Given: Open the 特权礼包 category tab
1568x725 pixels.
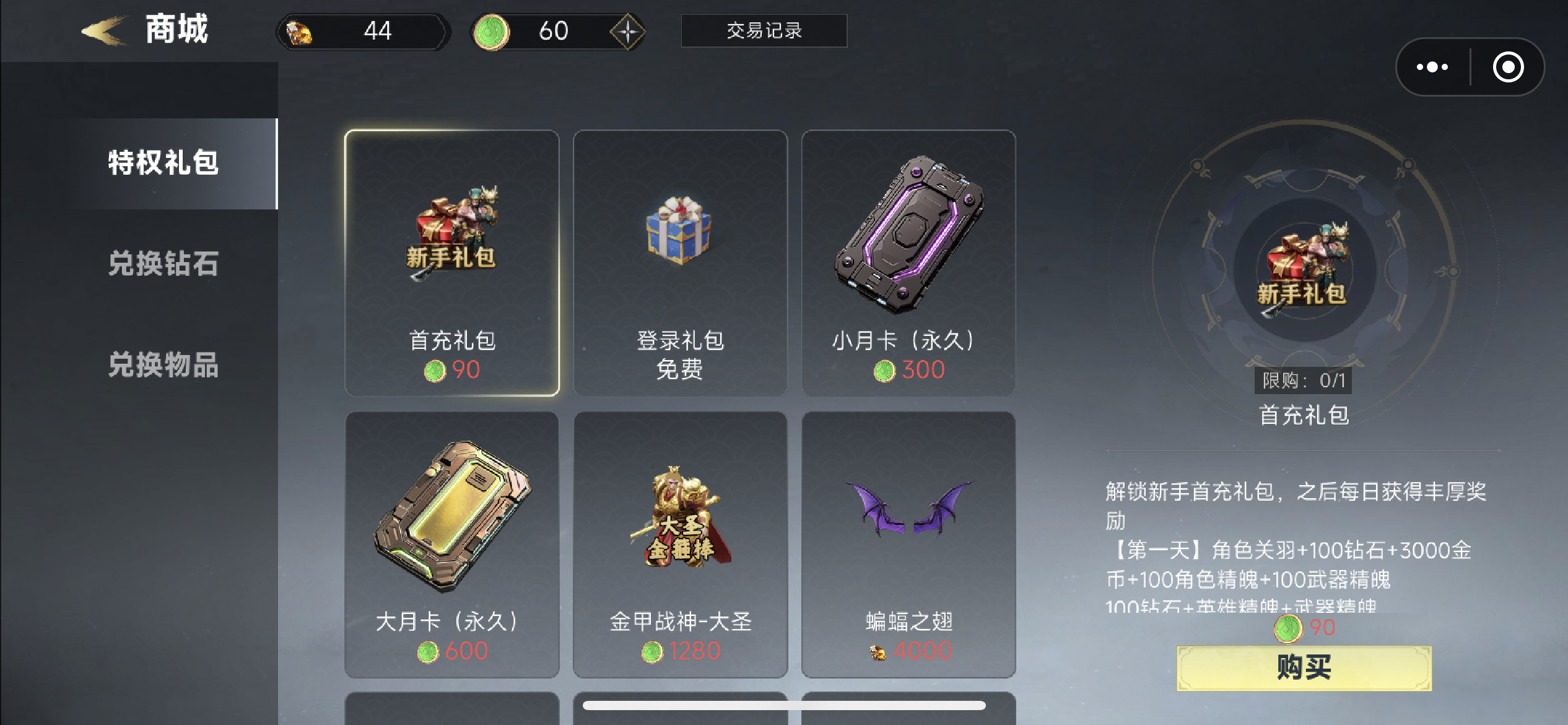Looking at the screenshot, I should (162, 163).
